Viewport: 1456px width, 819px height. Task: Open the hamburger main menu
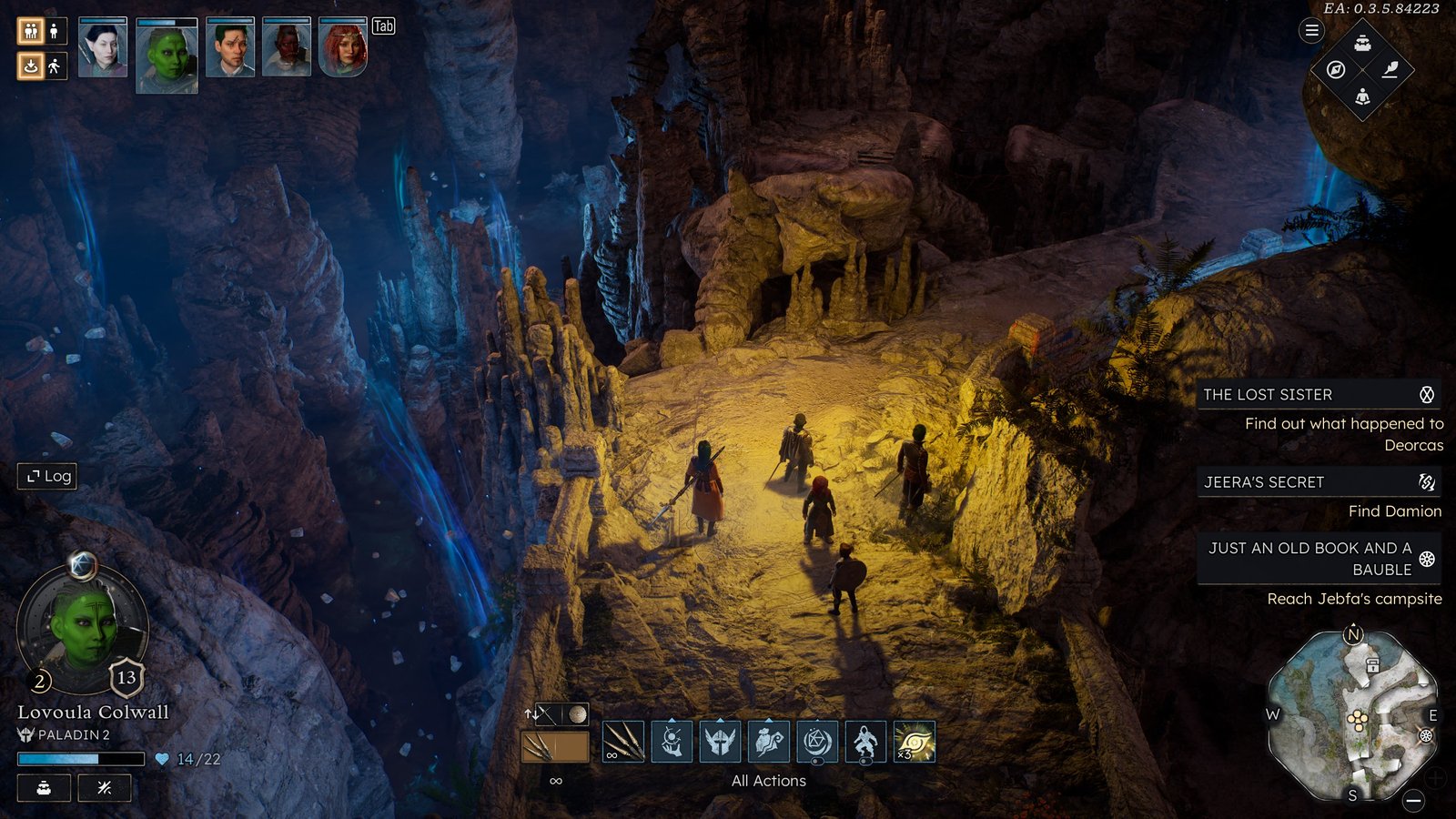[1311, 31]
